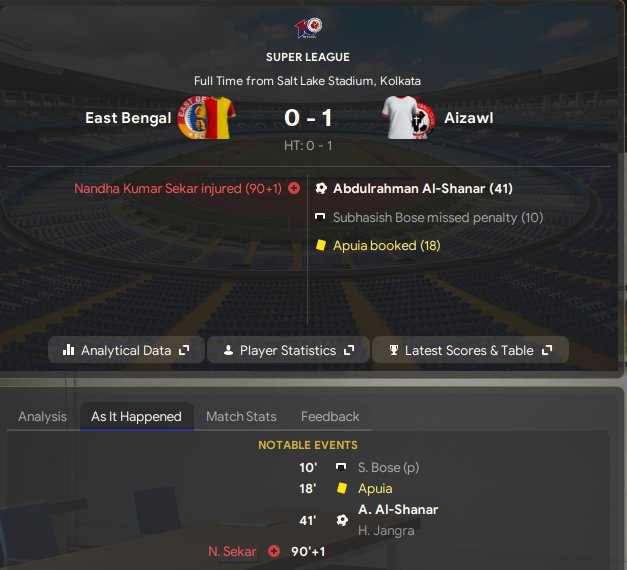Open the Feedback tab
The width and height of the screenshot is (627, 570).
330,416
